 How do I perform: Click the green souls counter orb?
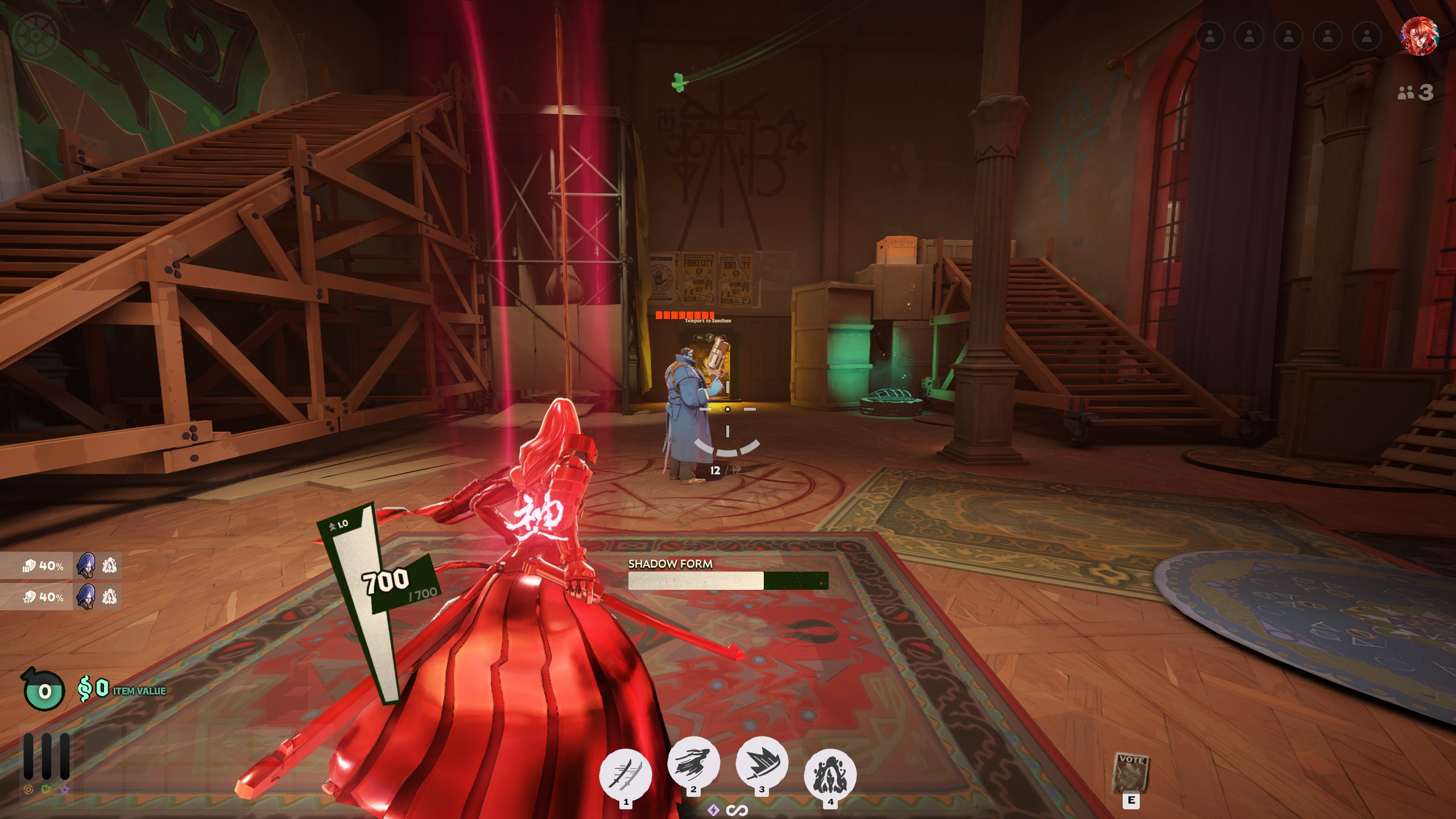pos(44,690)
